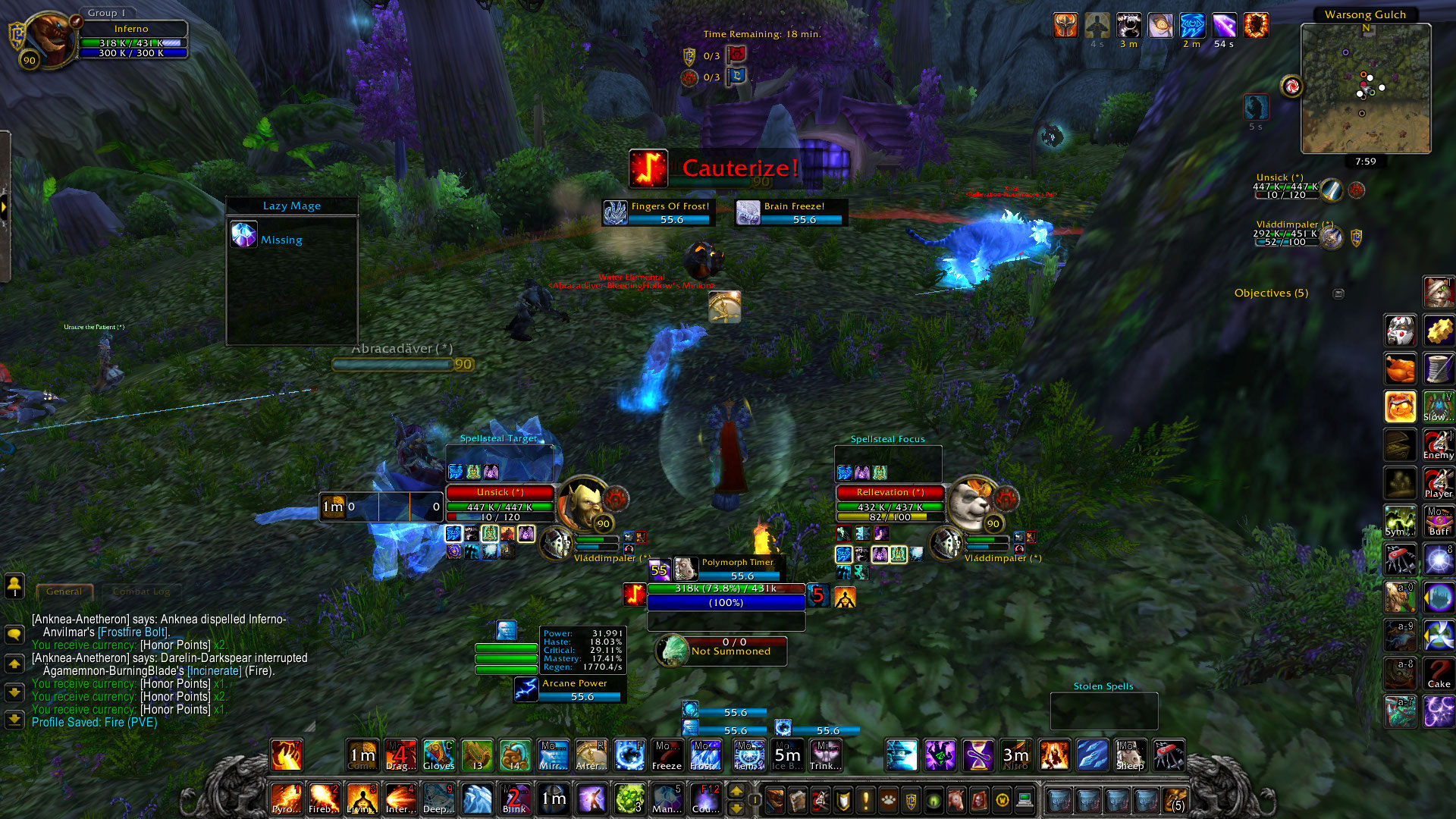1456x819 pixels.
Task: Use the Inferno Blast ability
Action: [400, 799]
